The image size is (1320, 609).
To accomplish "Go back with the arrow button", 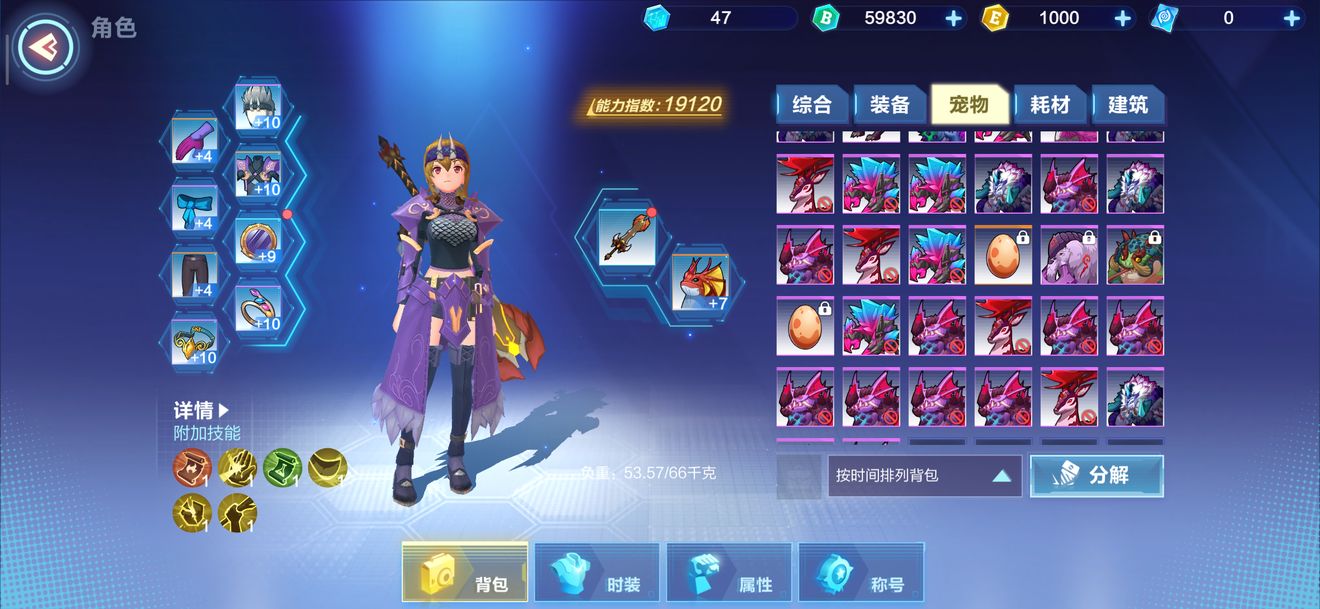I will click(43, 45).
